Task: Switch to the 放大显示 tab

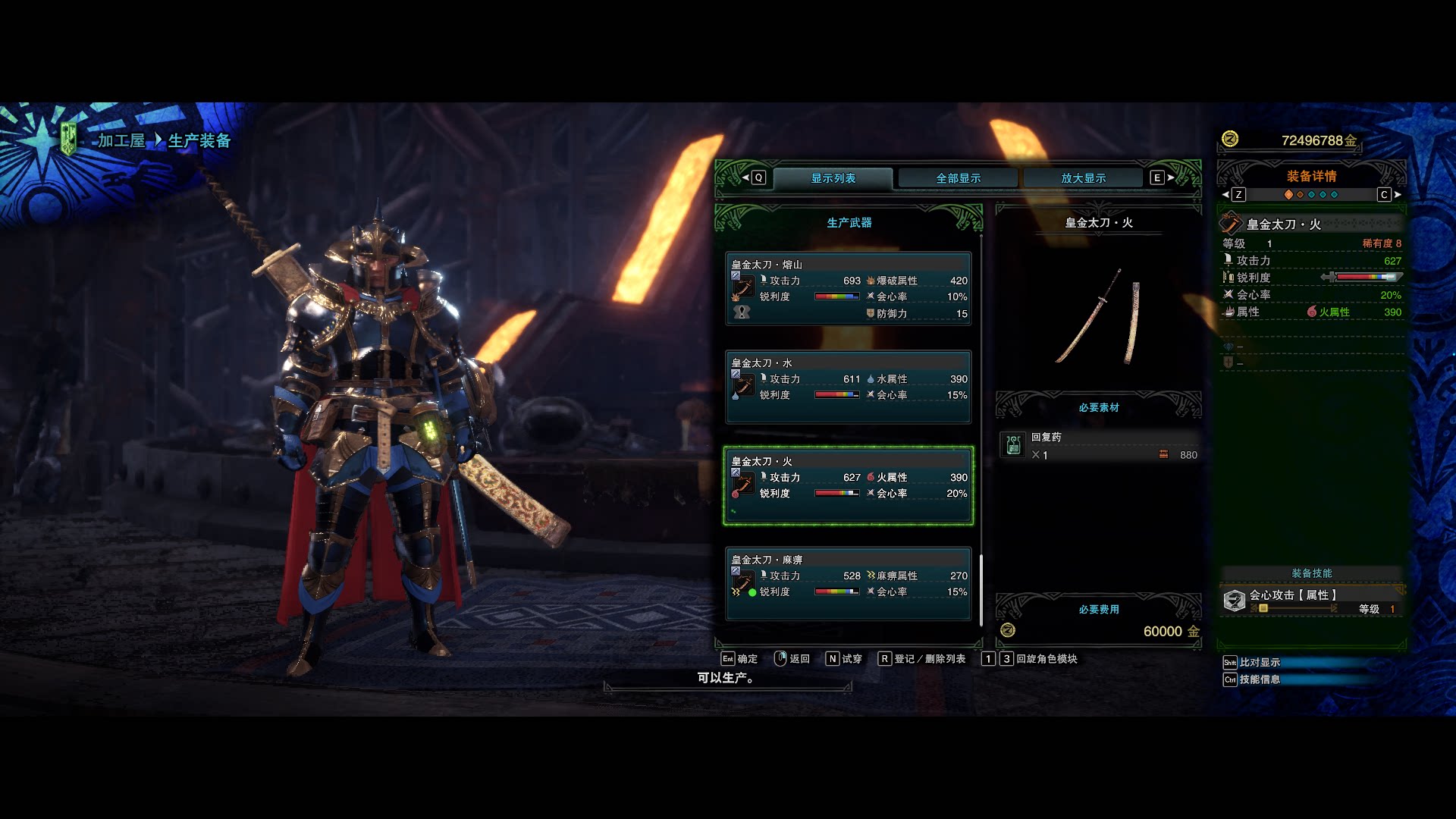Action: (1083, 177)
